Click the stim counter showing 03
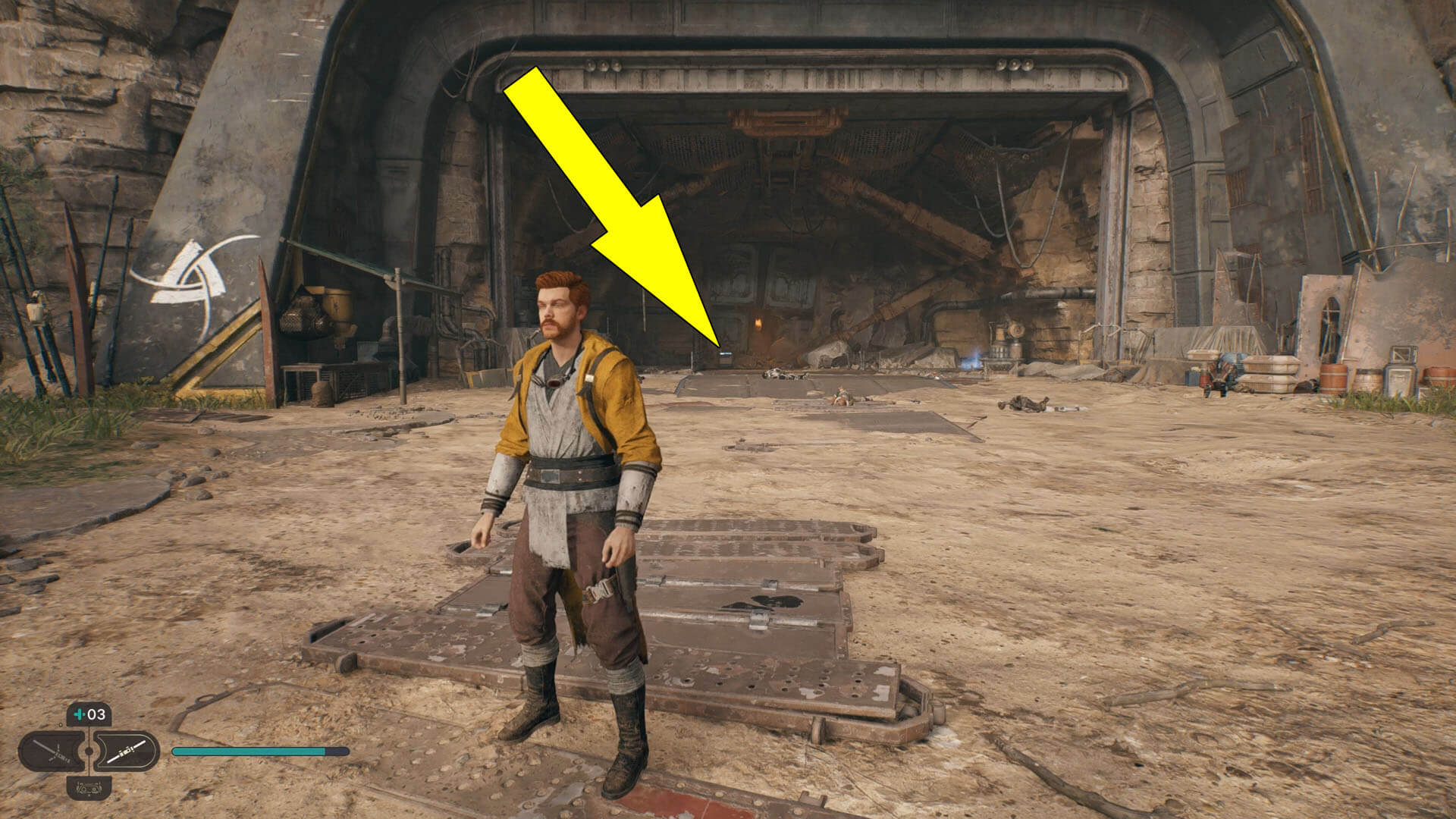Screen dimensions: 1456x819 (96, 714)
